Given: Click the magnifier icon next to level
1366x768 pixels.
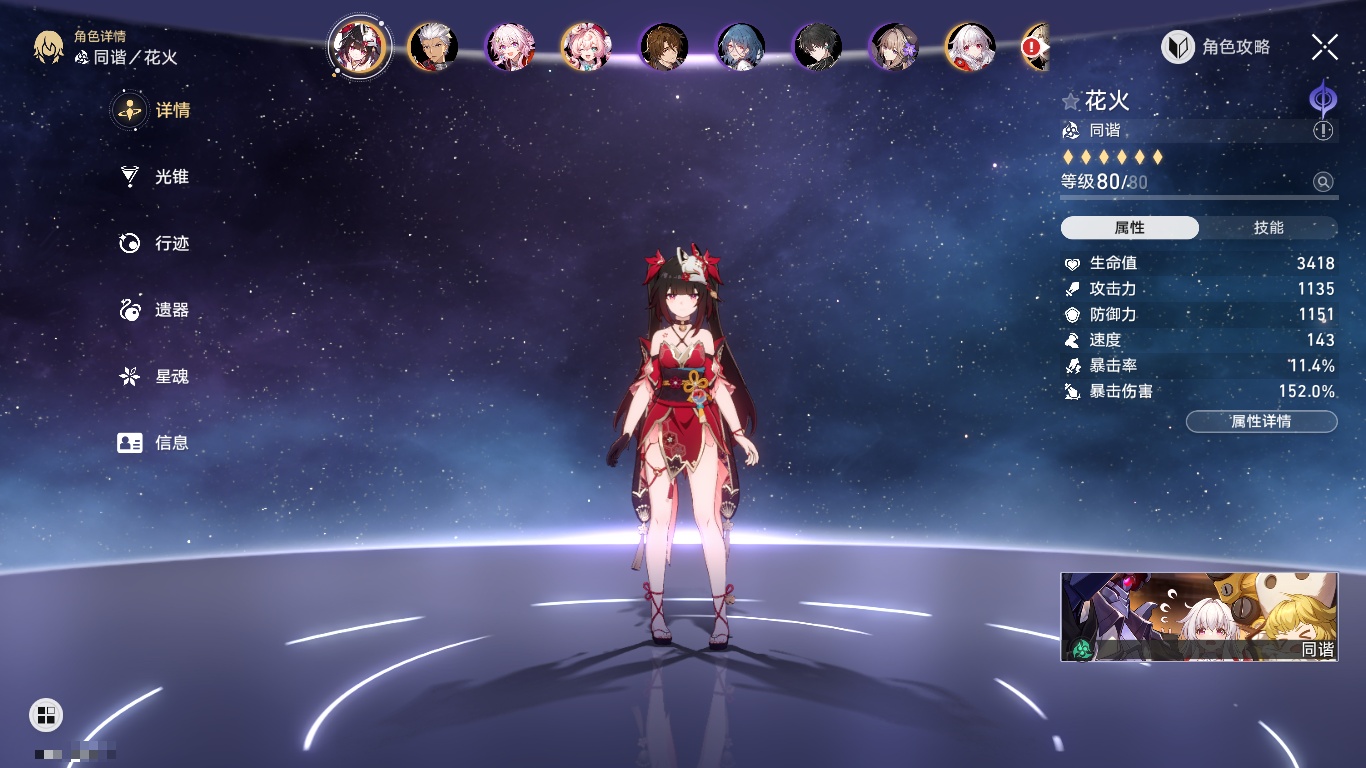Looking at the screenshot, I should click(x=1323, y=182).
